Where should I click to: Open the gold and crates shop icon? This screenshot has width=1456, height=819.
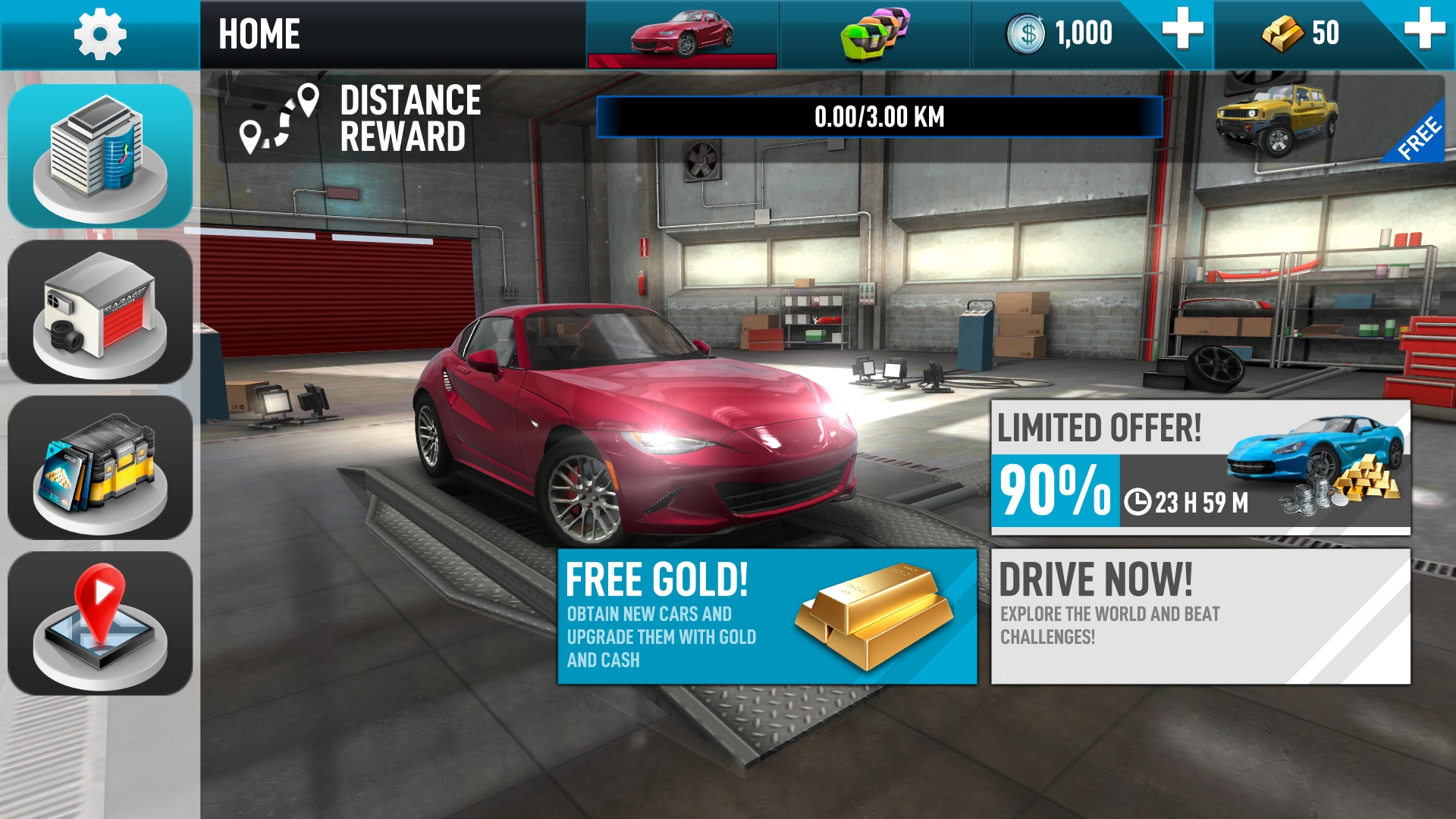[99, 467]
